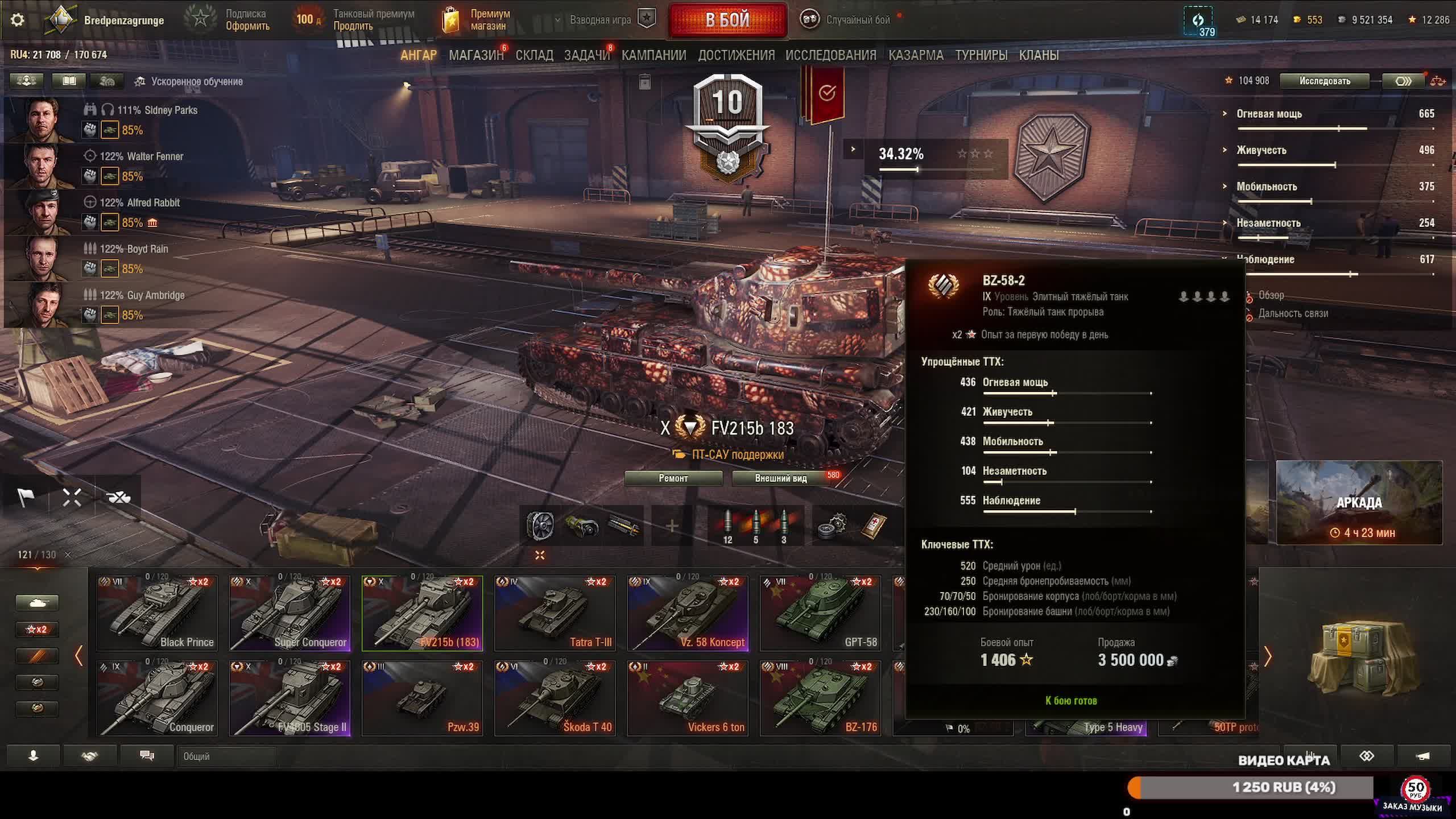The image size is (1456, 819).
Task: Open the Случайный бой mode selector
Action: (x=847, y=20)
